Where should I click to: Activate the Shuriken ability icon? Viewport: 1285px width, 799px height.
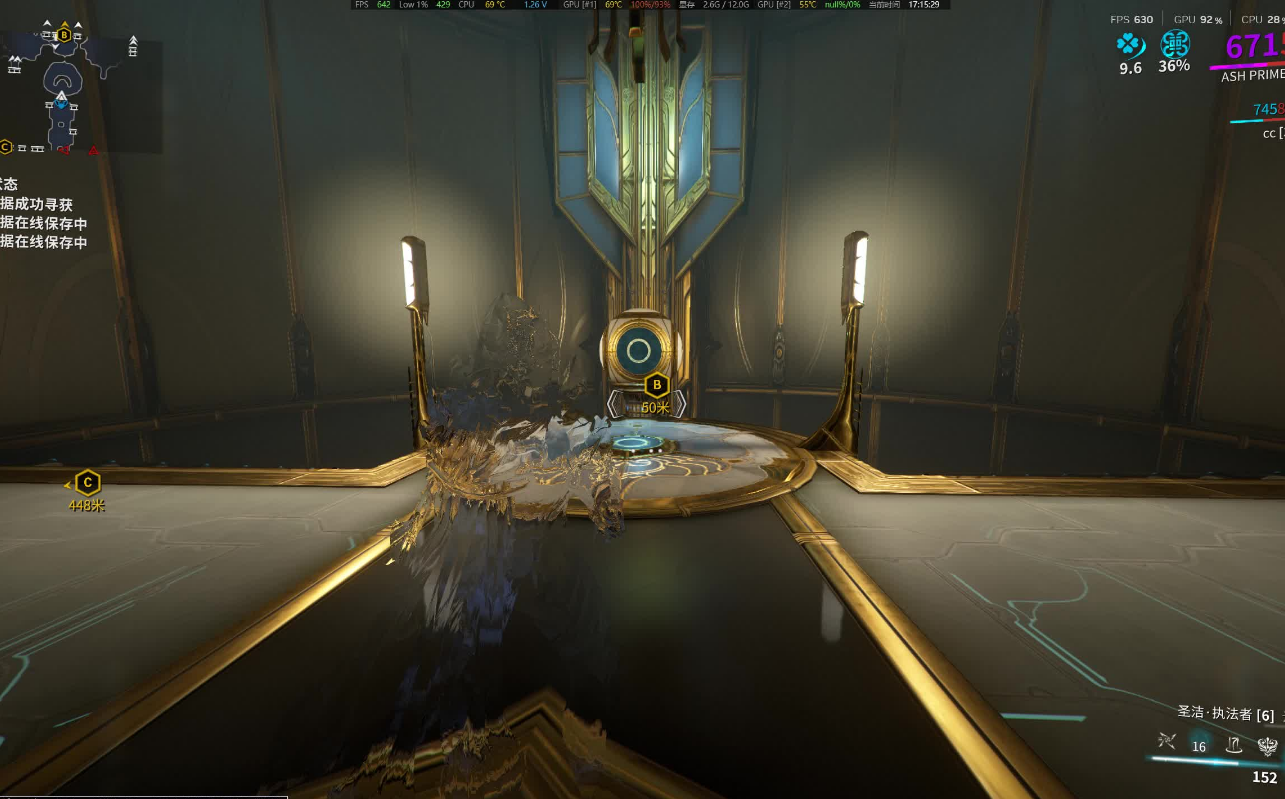click(1166, 741)
